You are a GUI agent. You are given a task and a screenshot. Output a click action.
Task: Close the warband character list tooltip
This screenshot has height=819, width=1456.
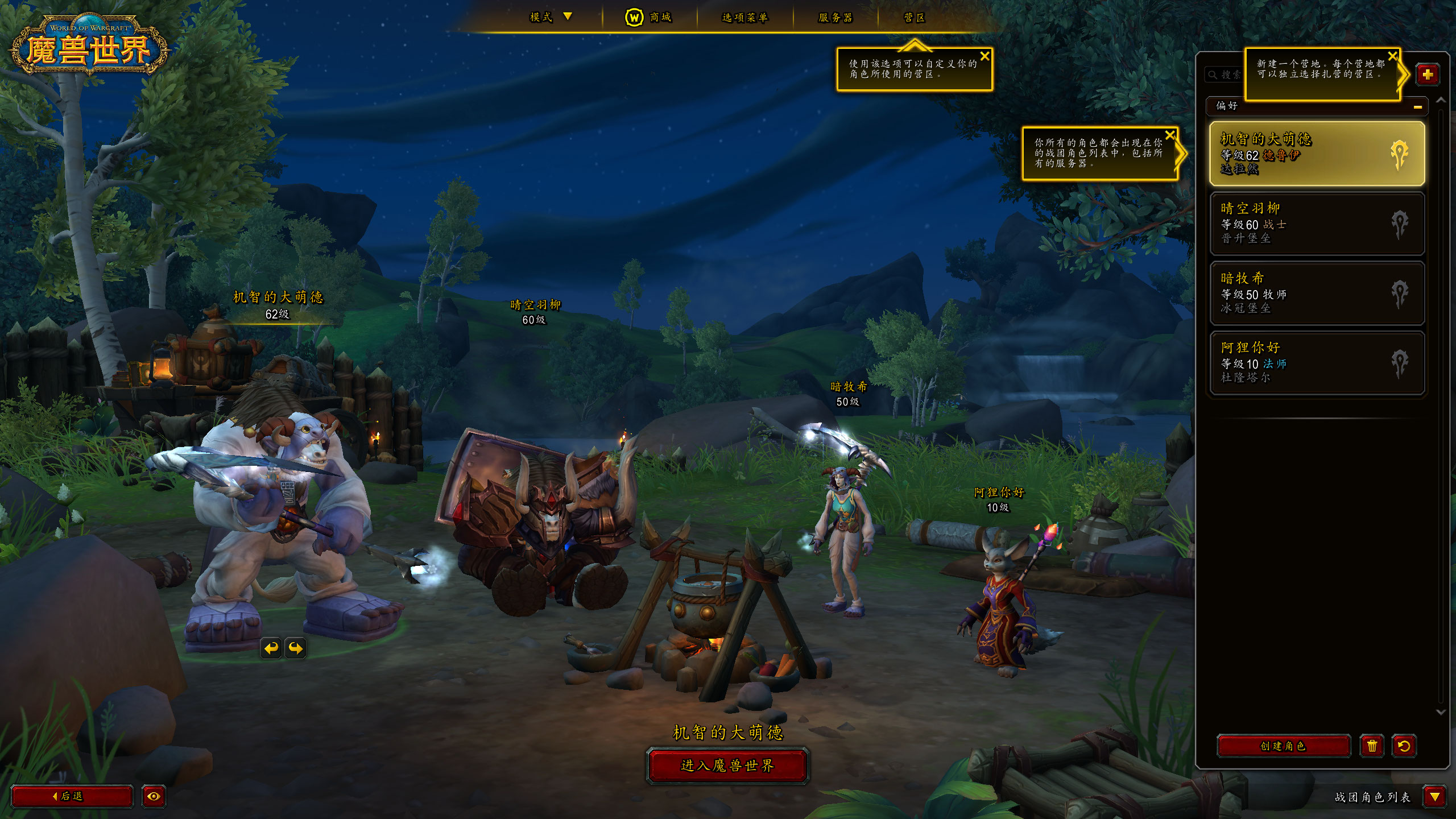coord(1170,135)
